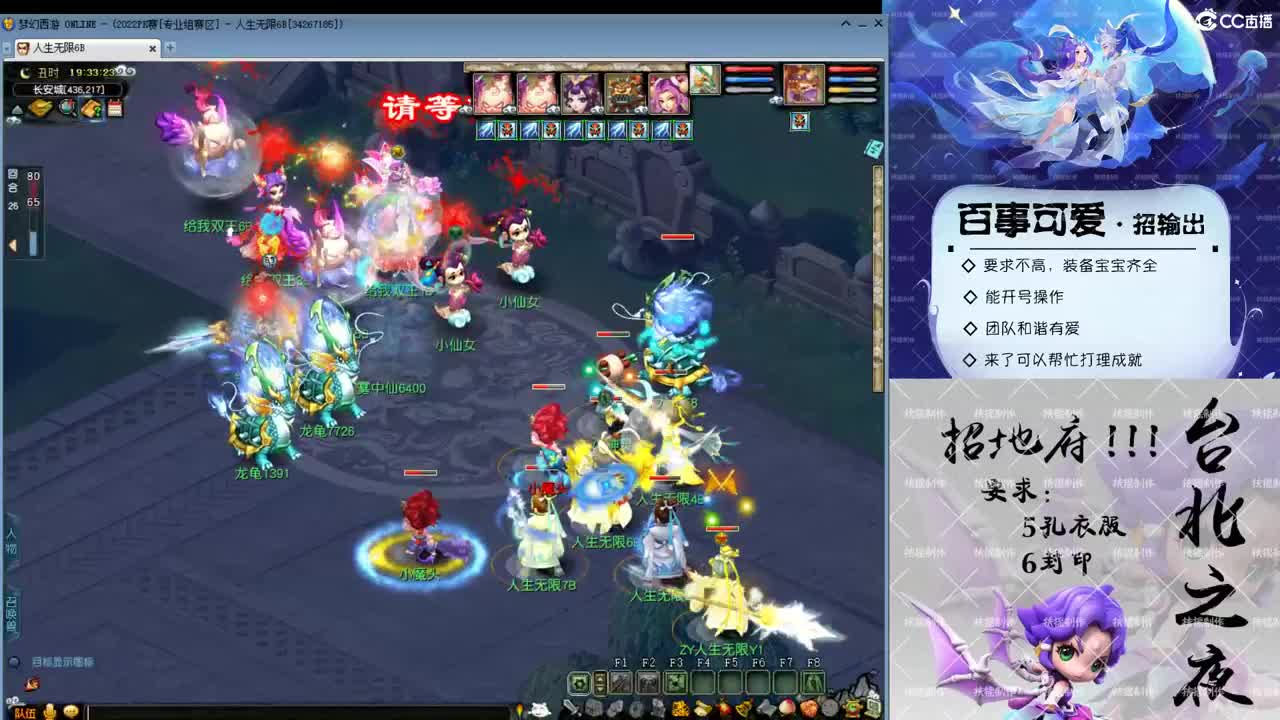Screen dimensions: 1280x720
Task: Click the microphone icon next to the 队伍 tab
Action: pos(51,712)
